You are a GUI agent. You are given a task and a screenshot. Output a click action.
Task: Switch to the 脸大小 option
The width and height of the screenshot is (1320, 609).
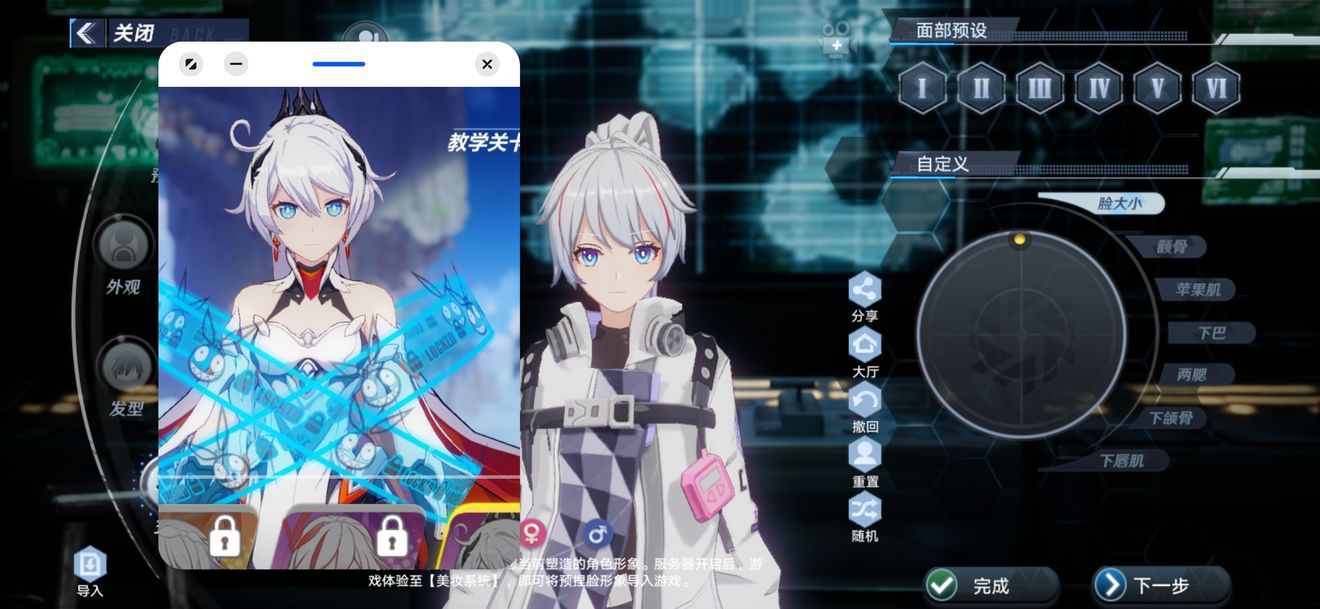[1119, 204]
